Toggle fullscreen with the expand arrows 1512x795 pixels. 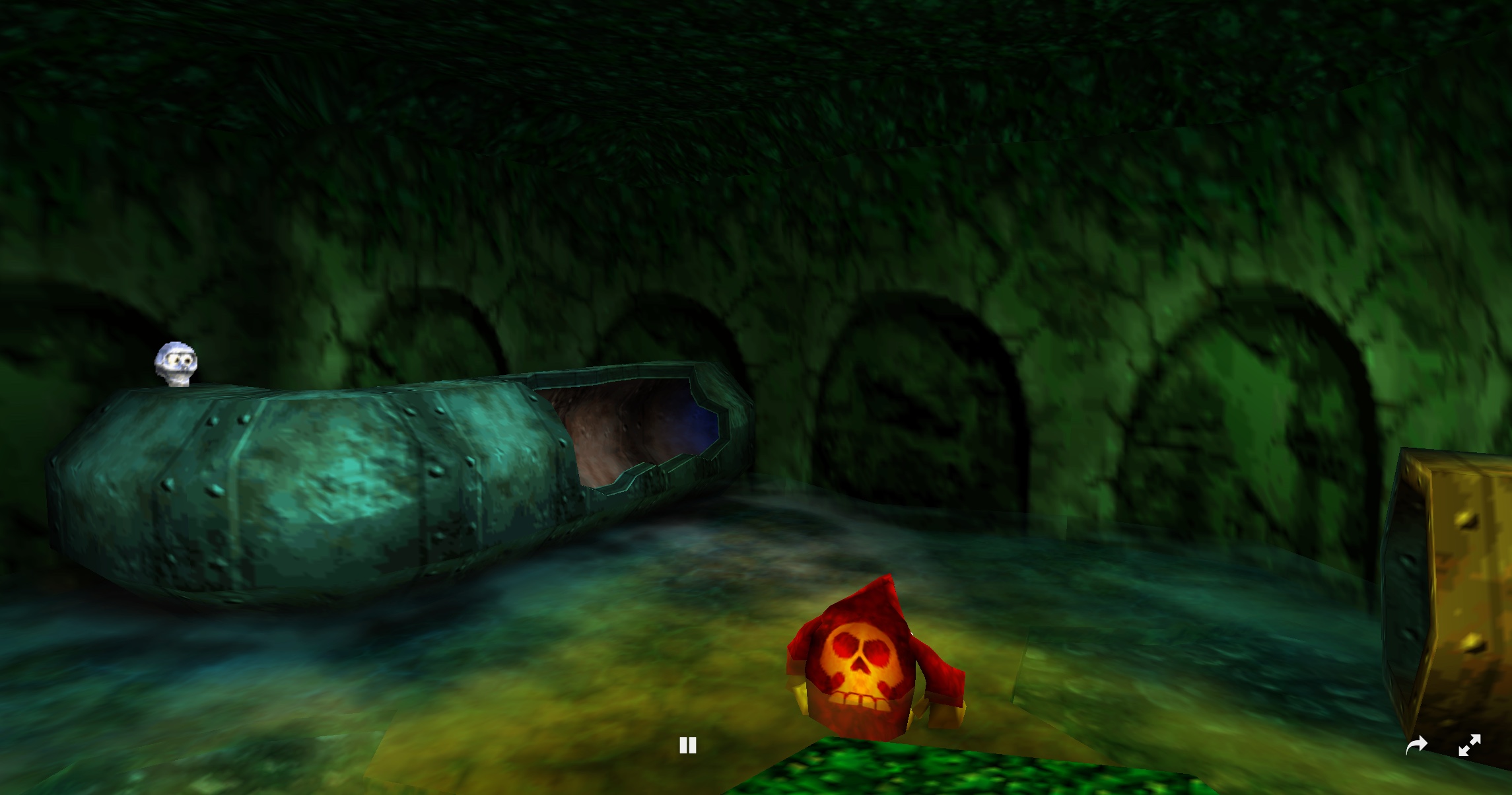click(1470, 745)
